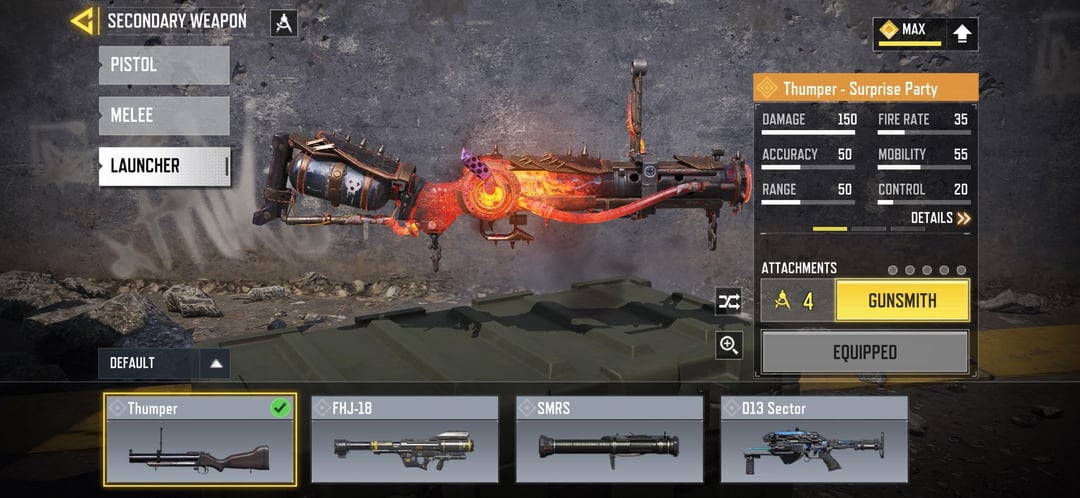Zoom in on the weapon preview
The height and width of the screenshot is (498, 1080).
coord(729,345)
